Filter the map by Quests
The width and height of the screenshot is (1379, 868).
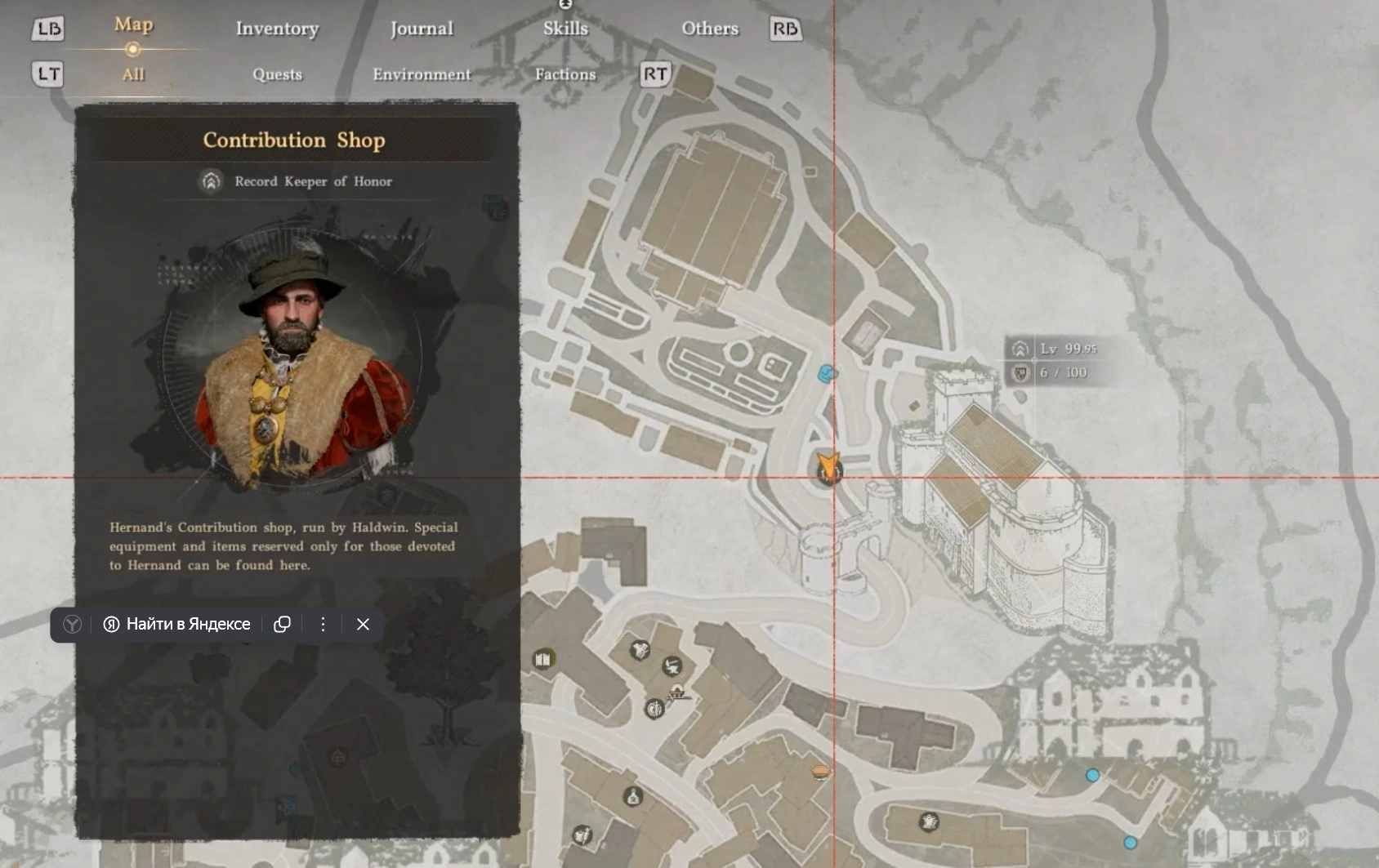[277, 74]
